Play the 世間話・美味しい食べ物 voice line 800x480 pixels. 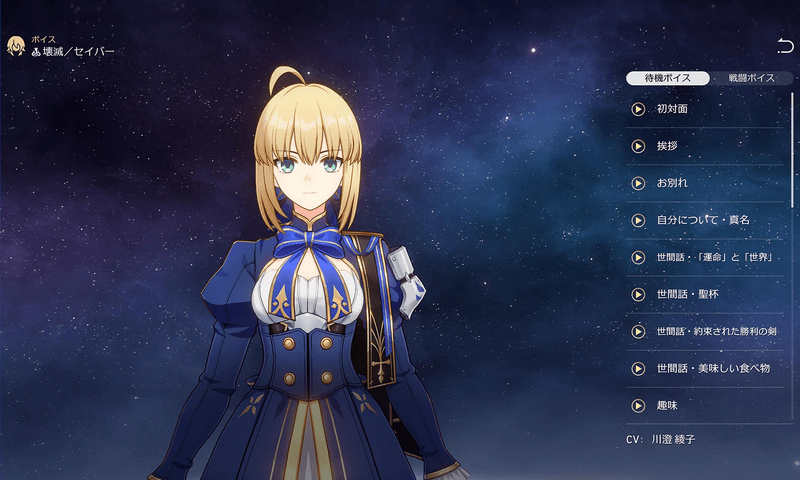pos(638,368)
